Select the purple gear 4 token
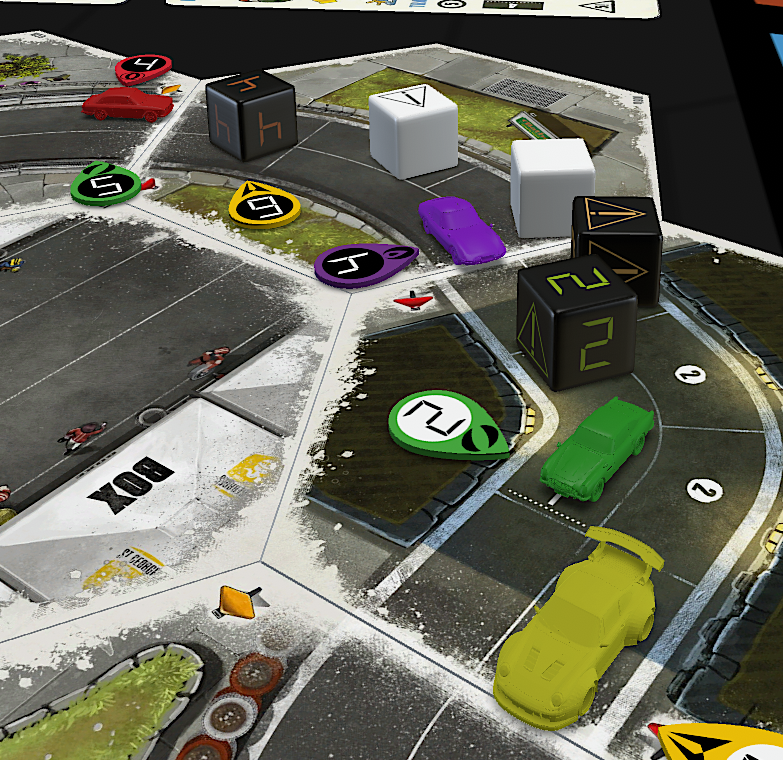783x760 pixels. [361, 263]
